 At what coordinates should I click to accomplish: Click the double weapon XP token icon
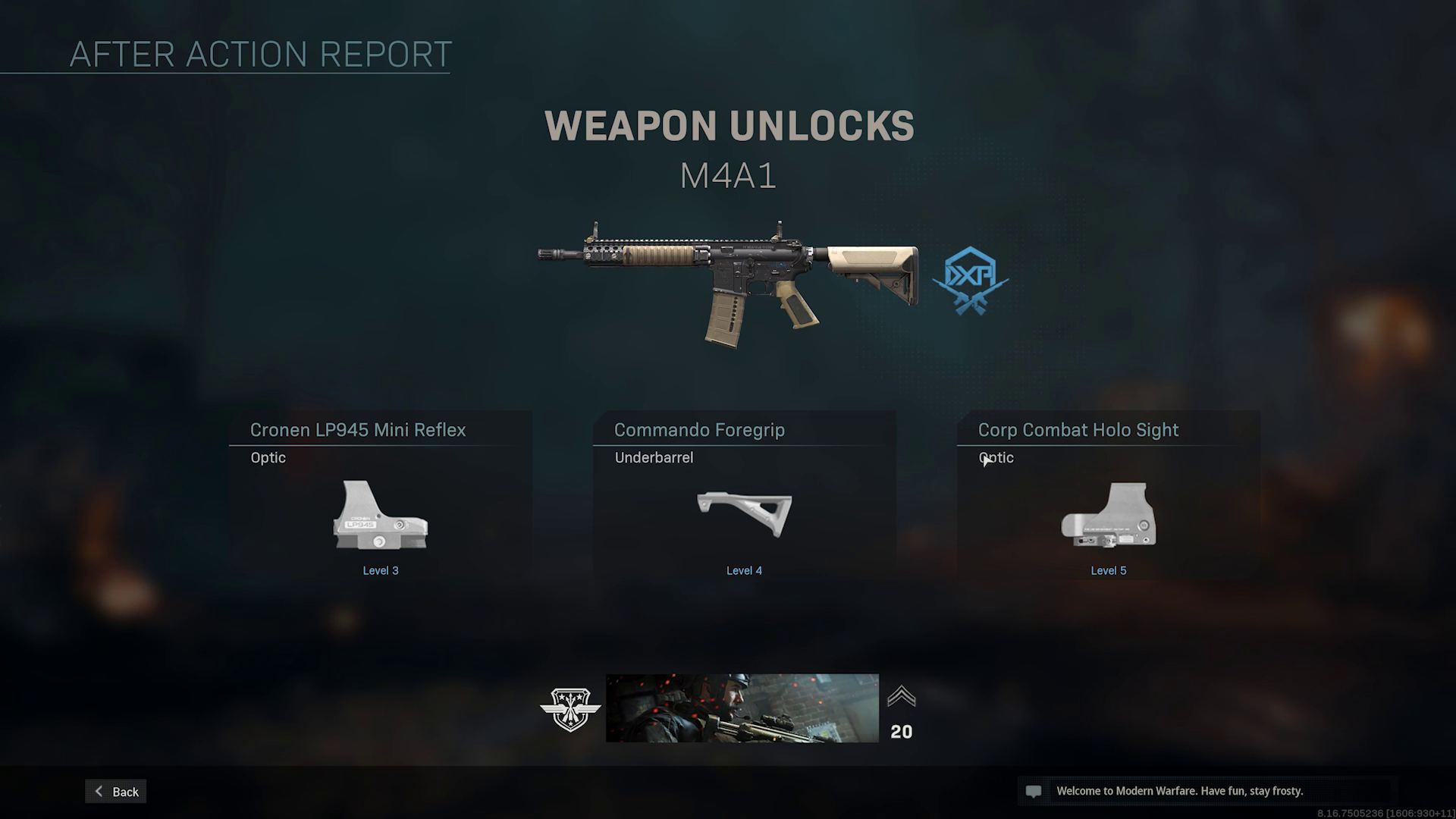(x=971, y=280)
